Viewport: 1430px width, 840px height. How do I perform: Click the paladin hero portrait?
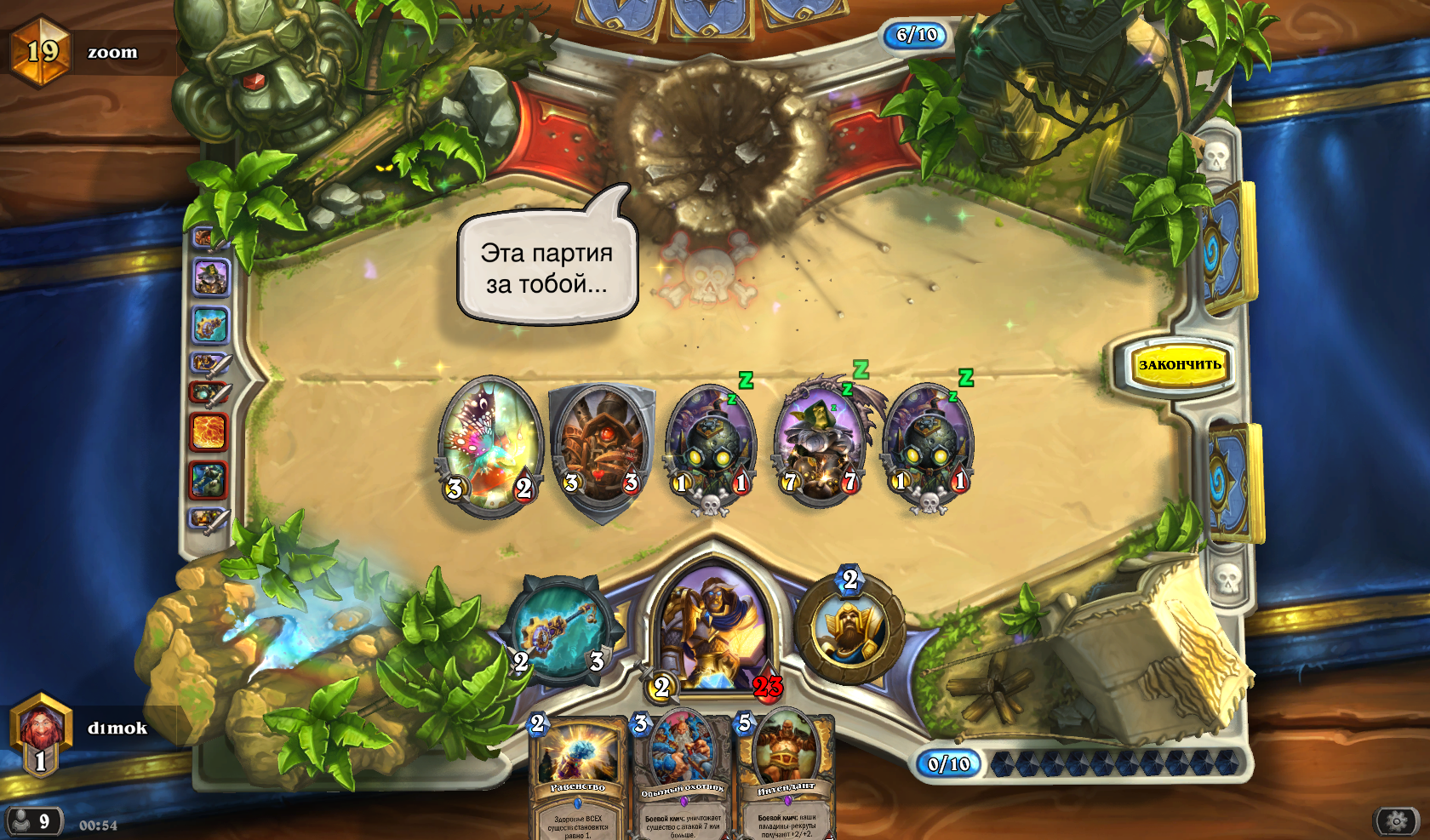(x=713, y=627)
